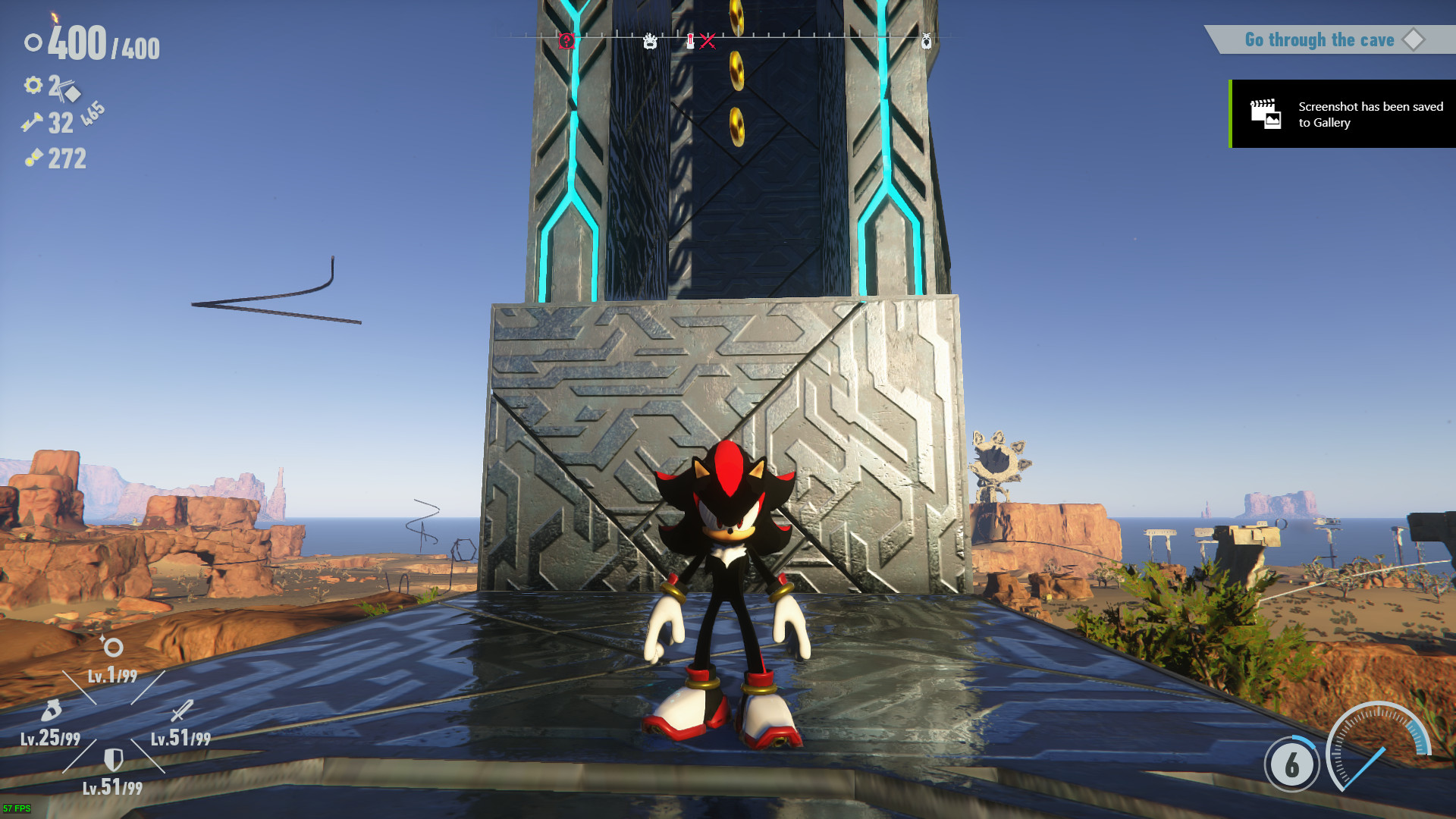Click the 'Go through the cave' objective banner

coord(1320,39)
